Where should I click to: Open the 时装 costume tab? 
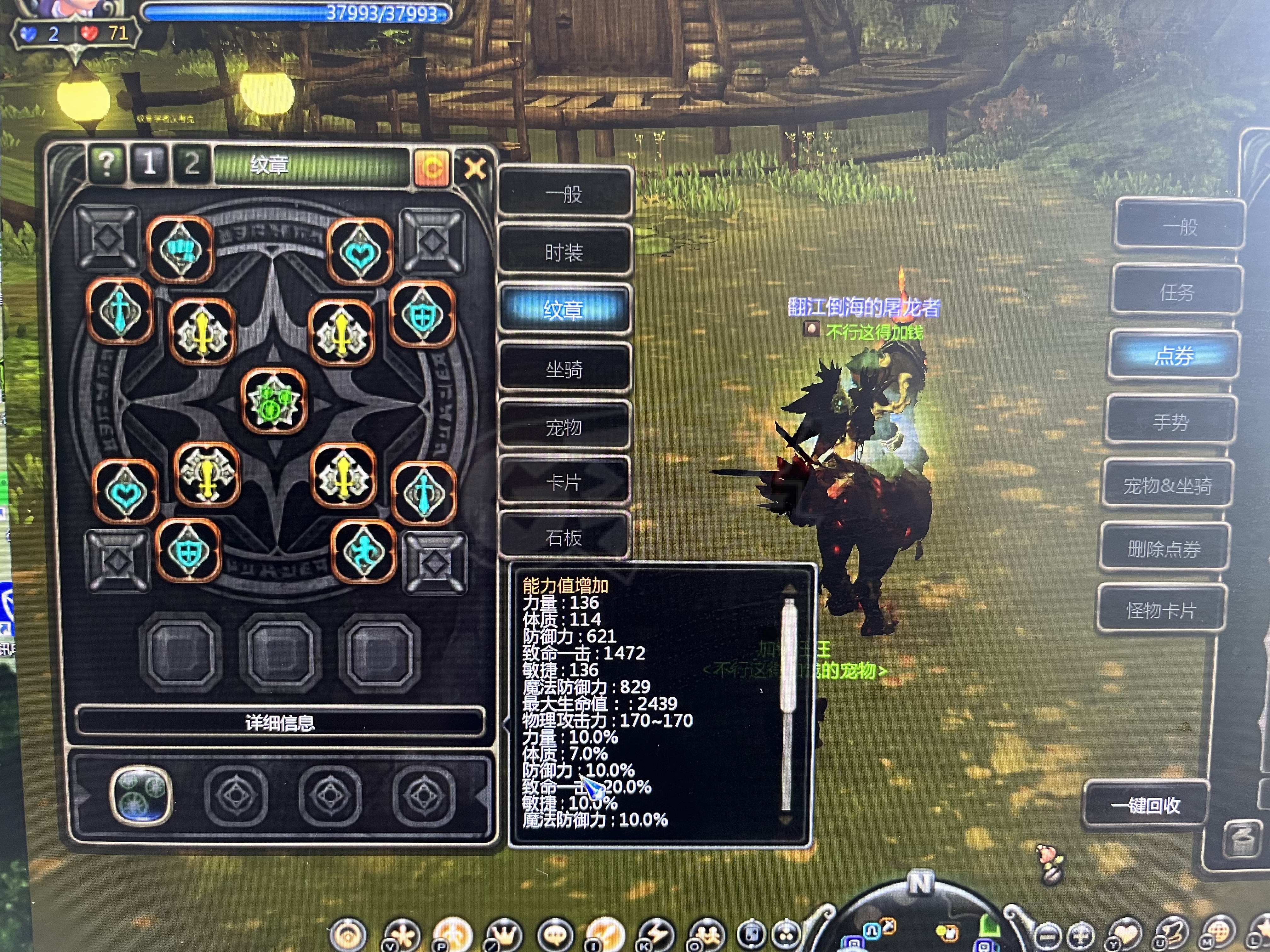pos(564,252)
